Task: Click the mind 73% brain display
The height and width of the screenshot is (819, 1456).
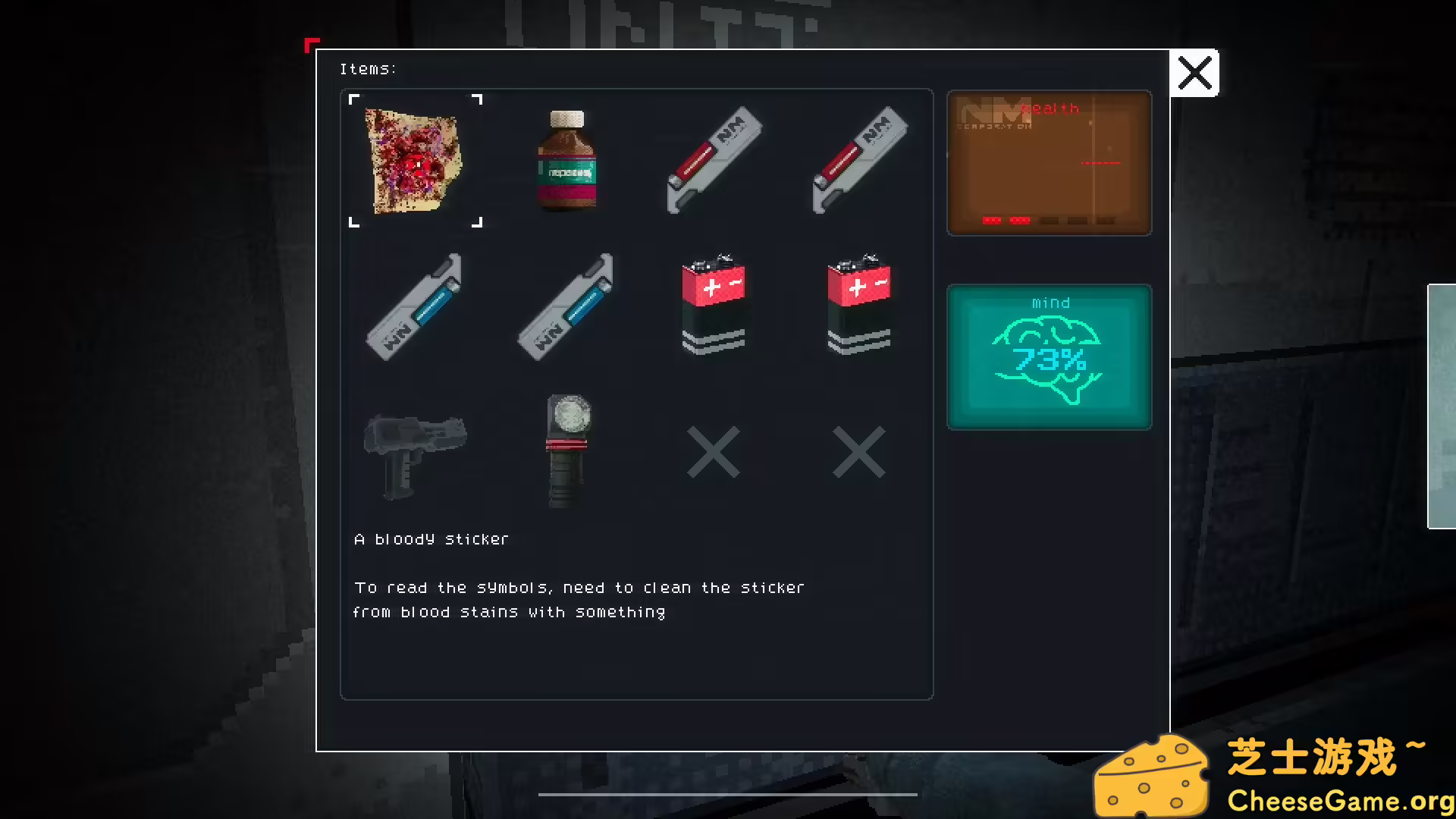Action: 1049,356
